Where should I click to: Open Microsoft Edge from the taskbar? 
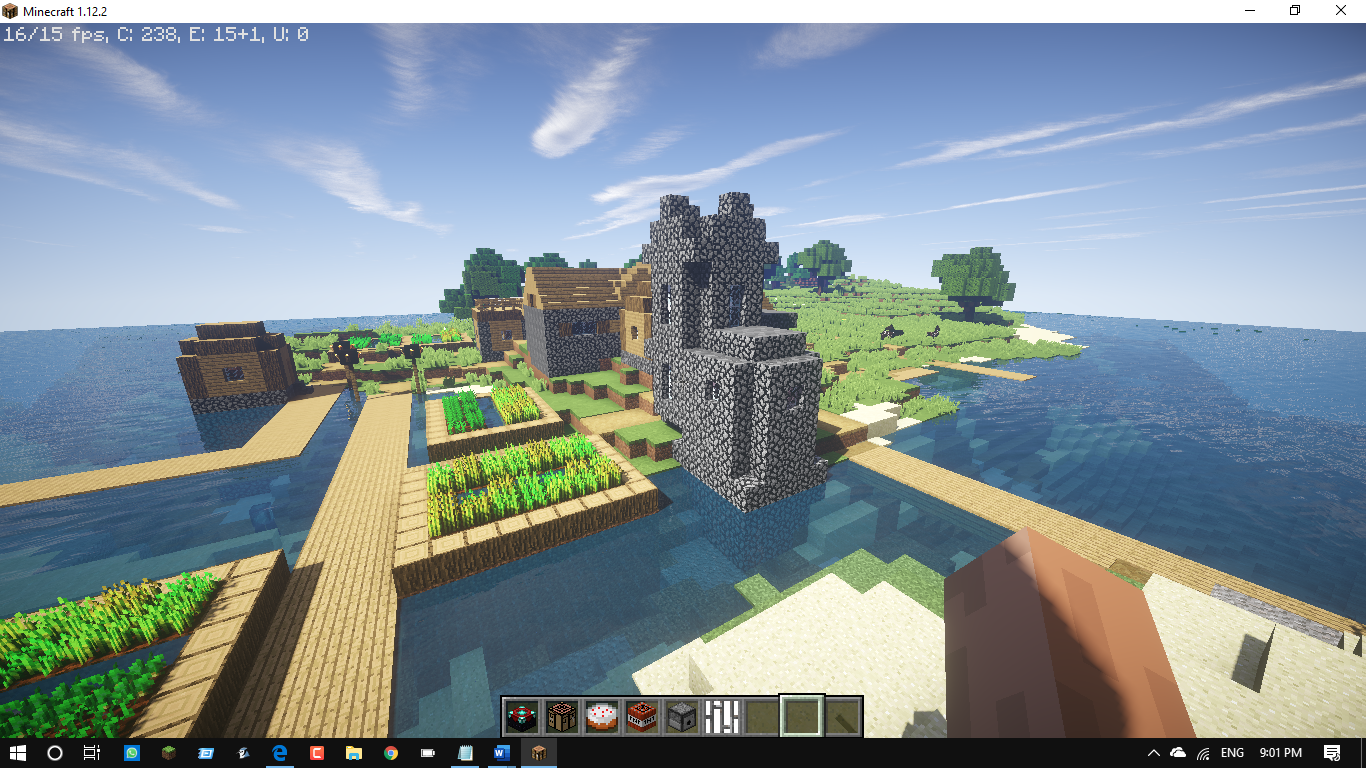click(279, 753)
